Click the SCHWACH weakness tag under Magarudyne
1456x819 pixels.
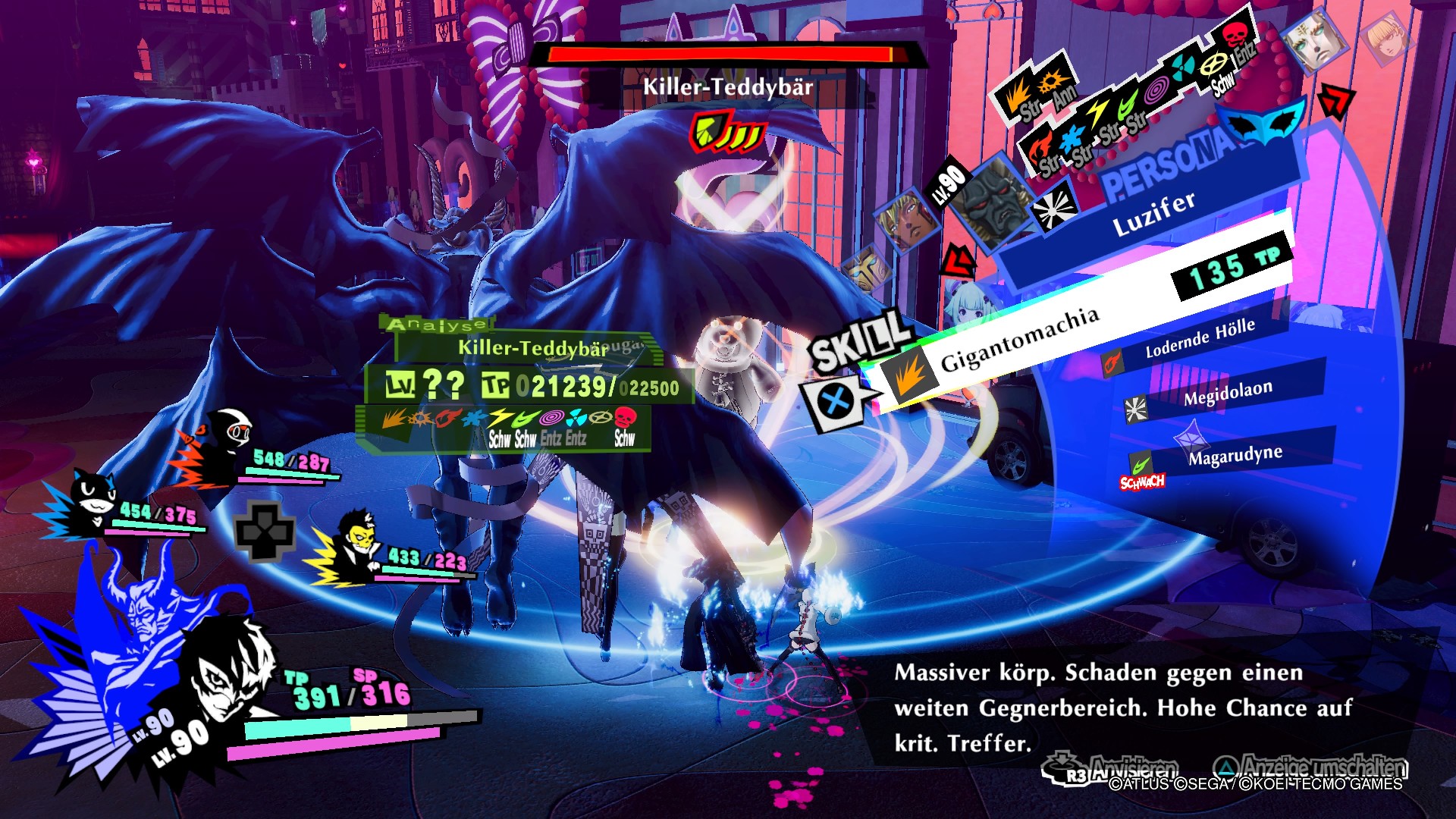pos(1142,482)
